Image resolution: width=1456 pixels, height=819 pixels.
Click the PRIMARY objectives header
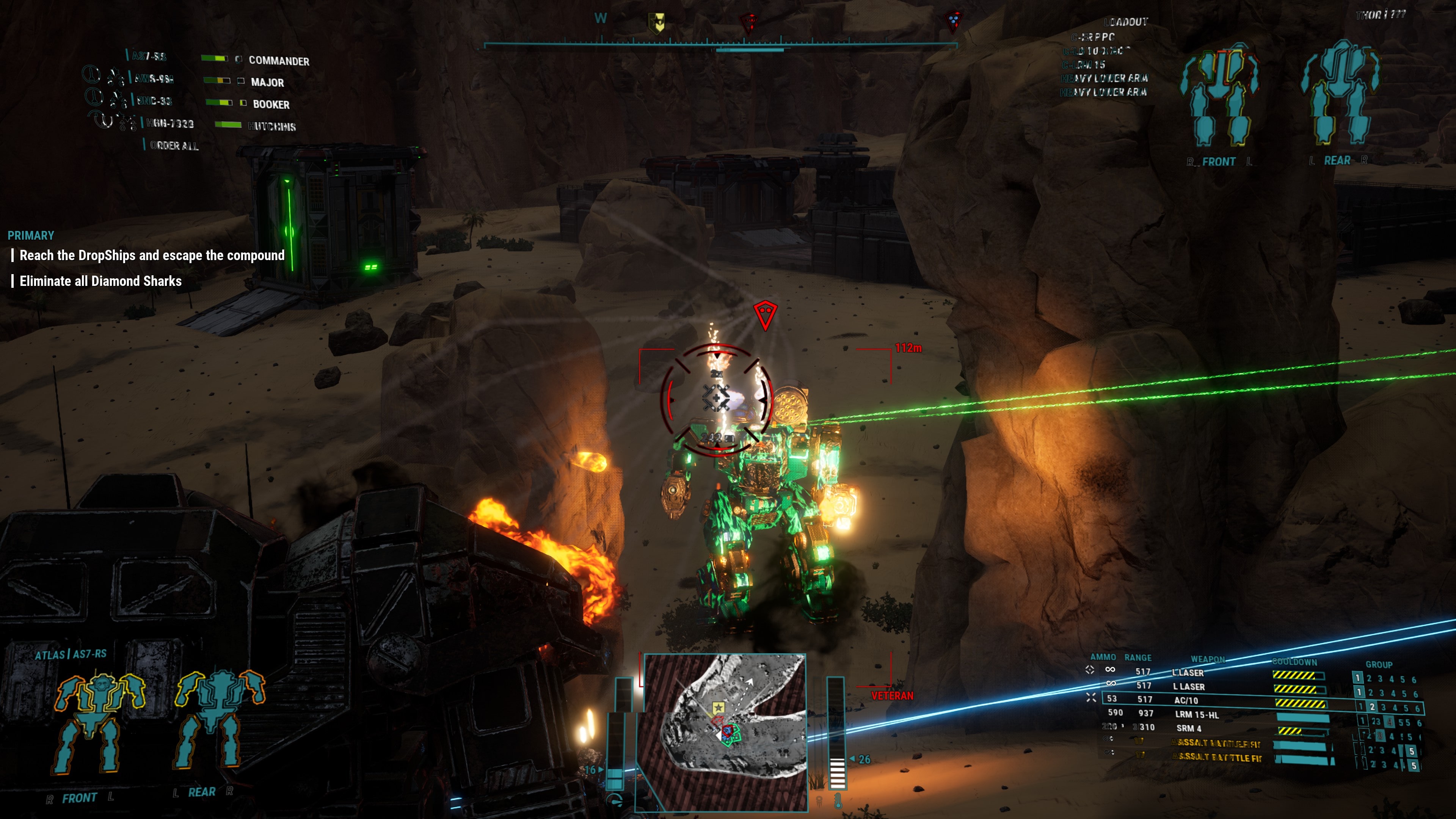point(31,235)
